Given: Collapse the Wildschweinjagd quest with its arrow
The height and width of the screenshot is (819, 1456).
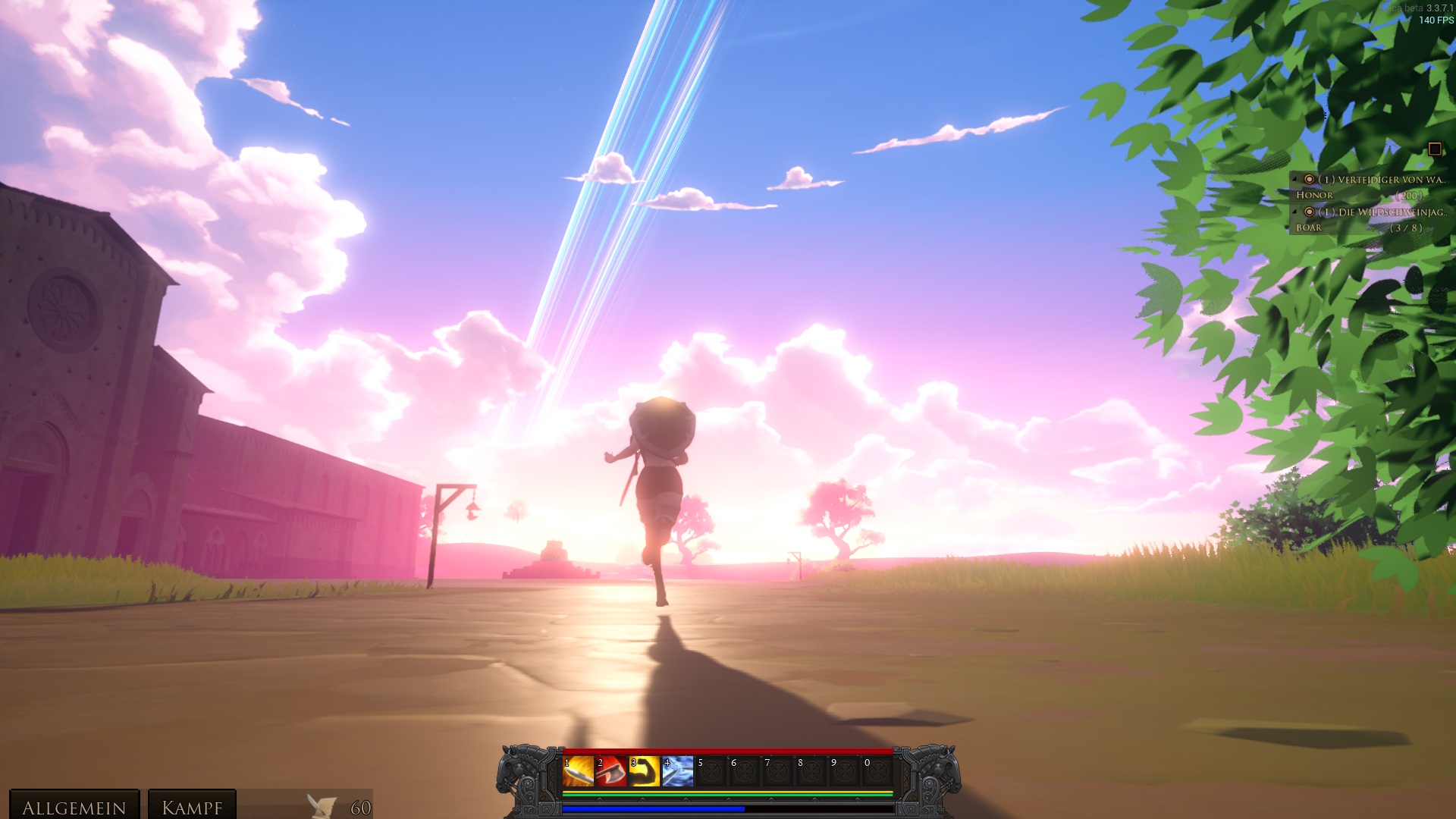Looking at the screenshot, I should pyautogui.click(x=1294, y=212).
